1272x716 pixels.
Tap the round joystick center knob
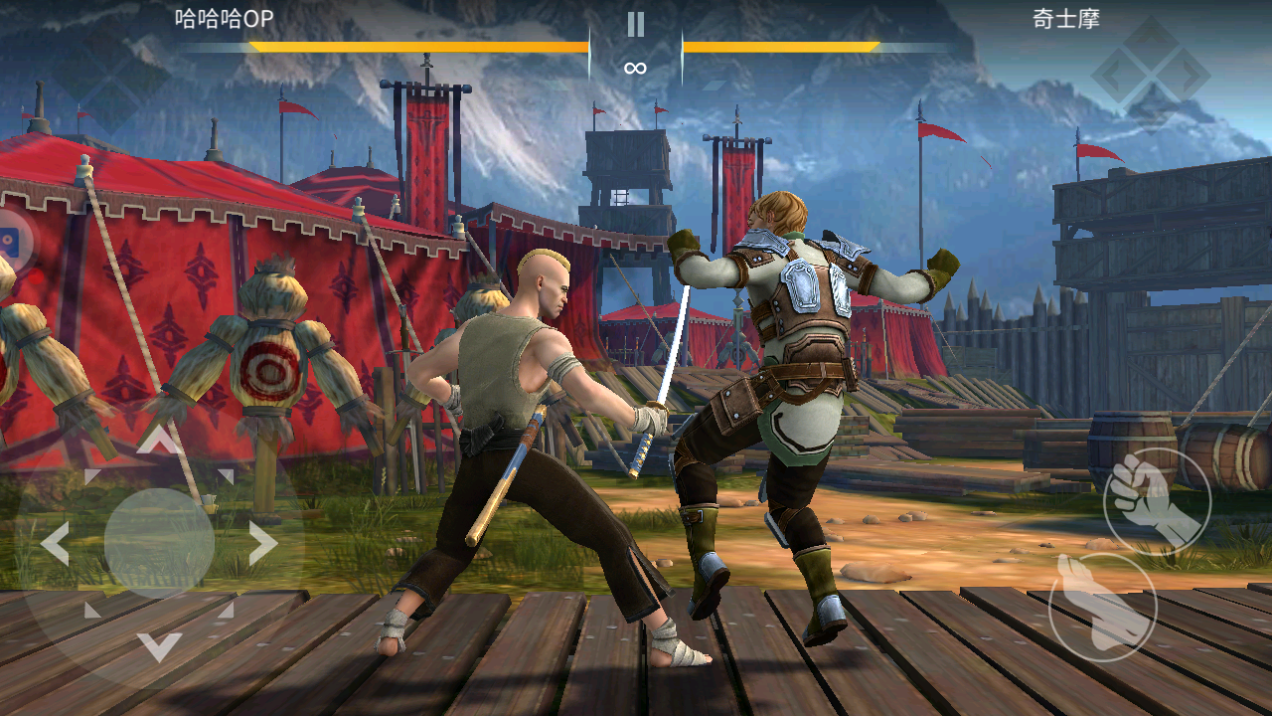(x=159, y=543)
